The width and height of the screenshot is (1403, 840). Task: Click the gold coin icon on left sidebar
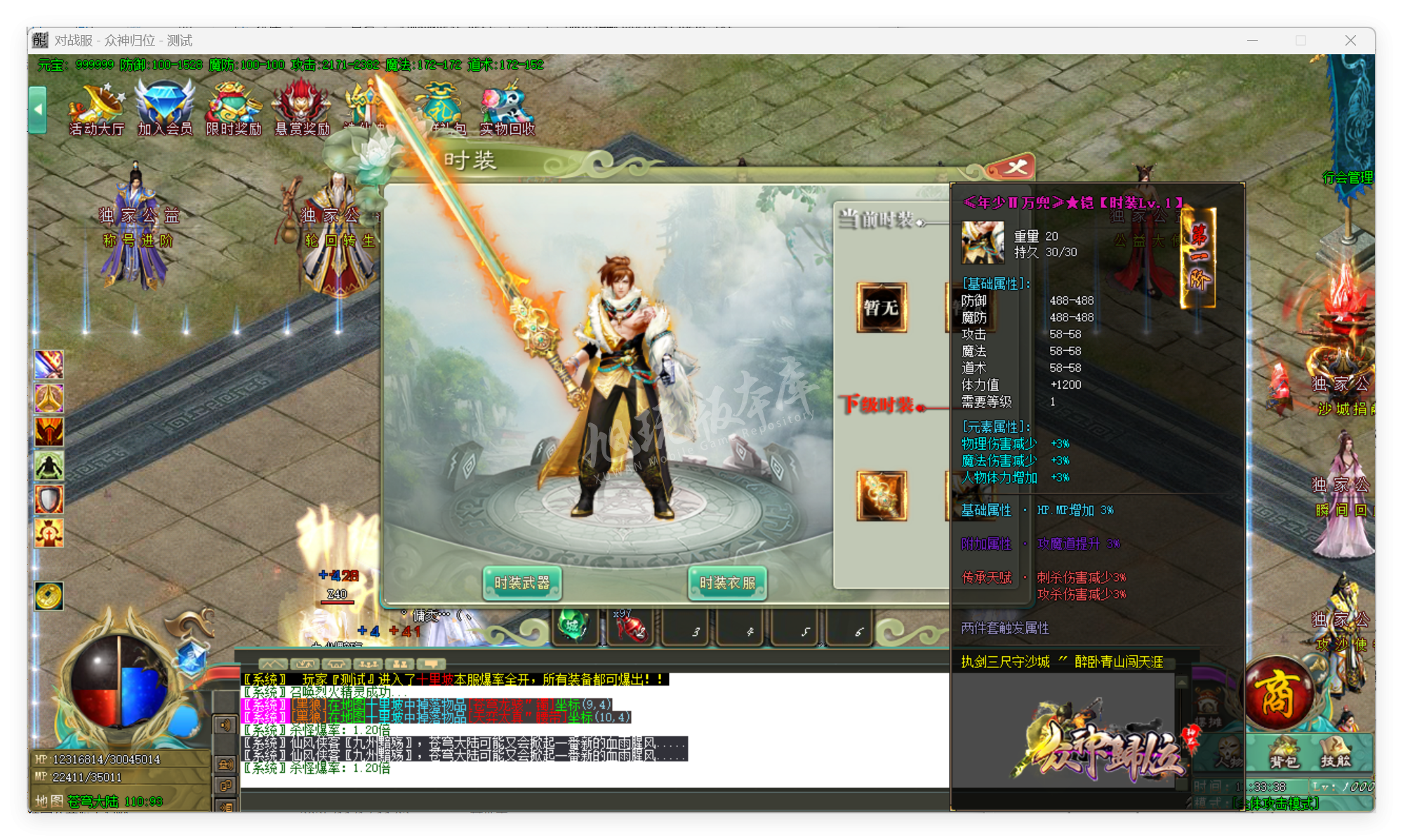48,596
